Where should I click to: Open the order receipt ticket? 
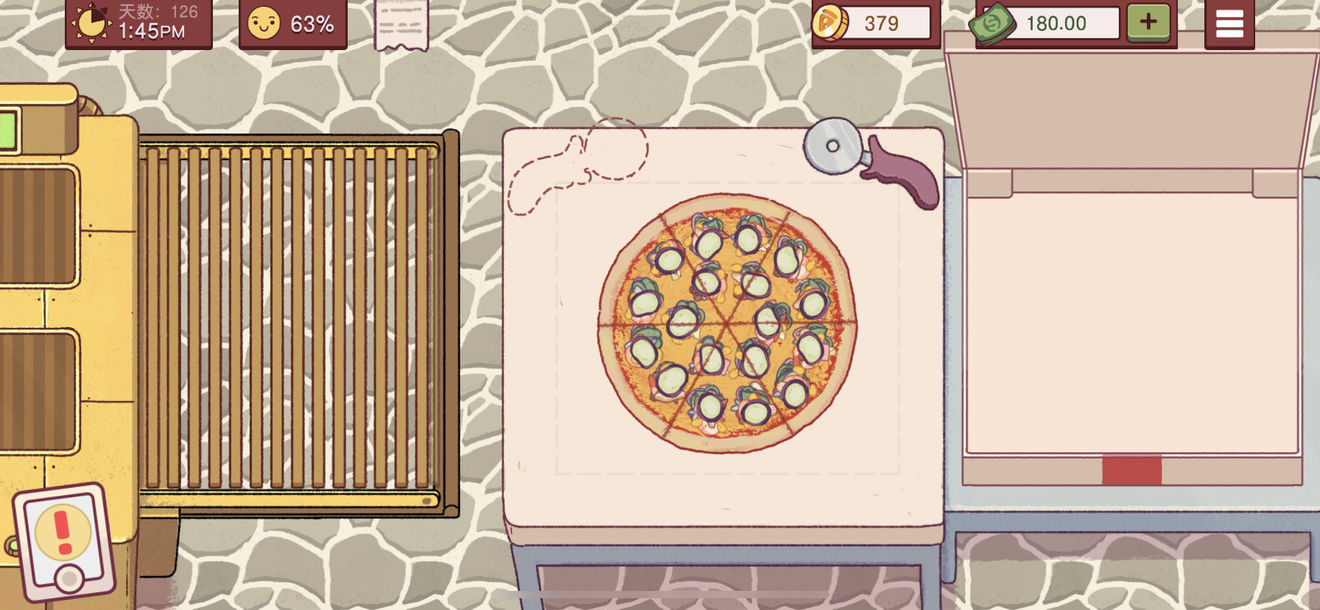(x=401, y=23)
